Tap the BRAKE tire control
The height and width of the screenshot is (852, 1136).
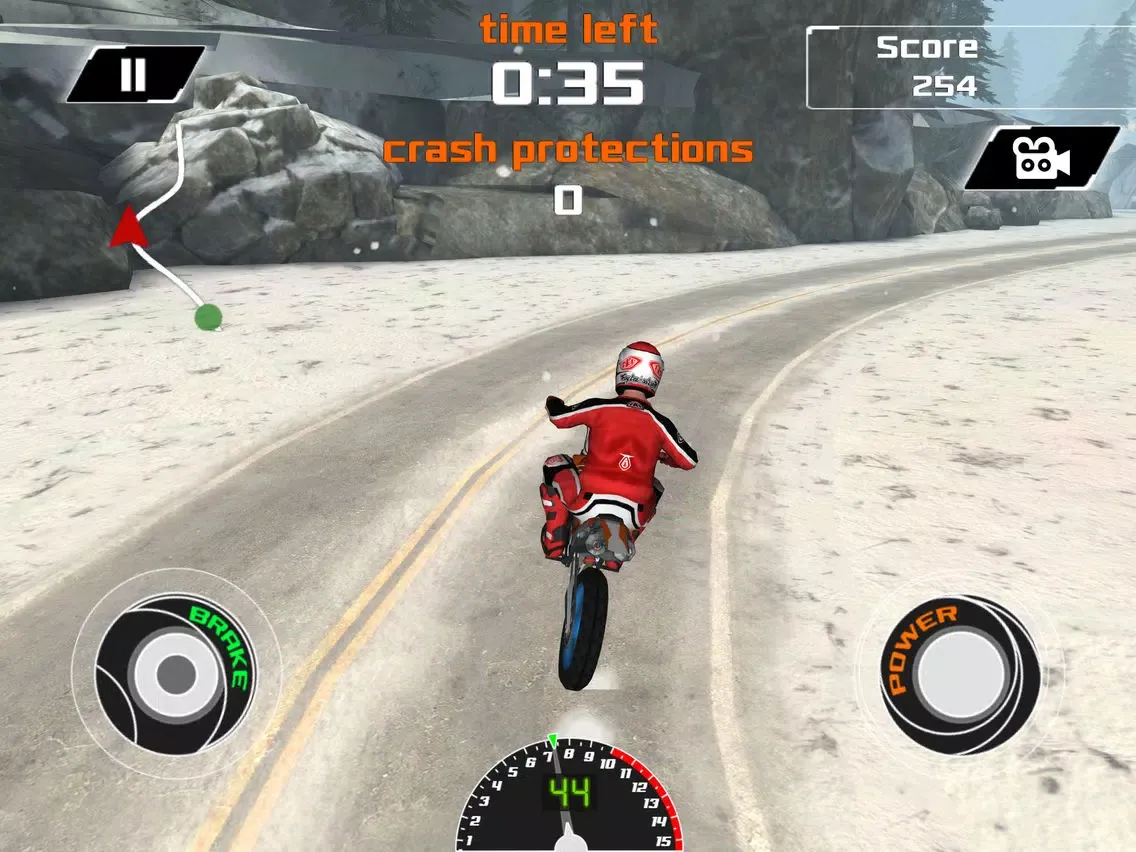pos(176,670)
